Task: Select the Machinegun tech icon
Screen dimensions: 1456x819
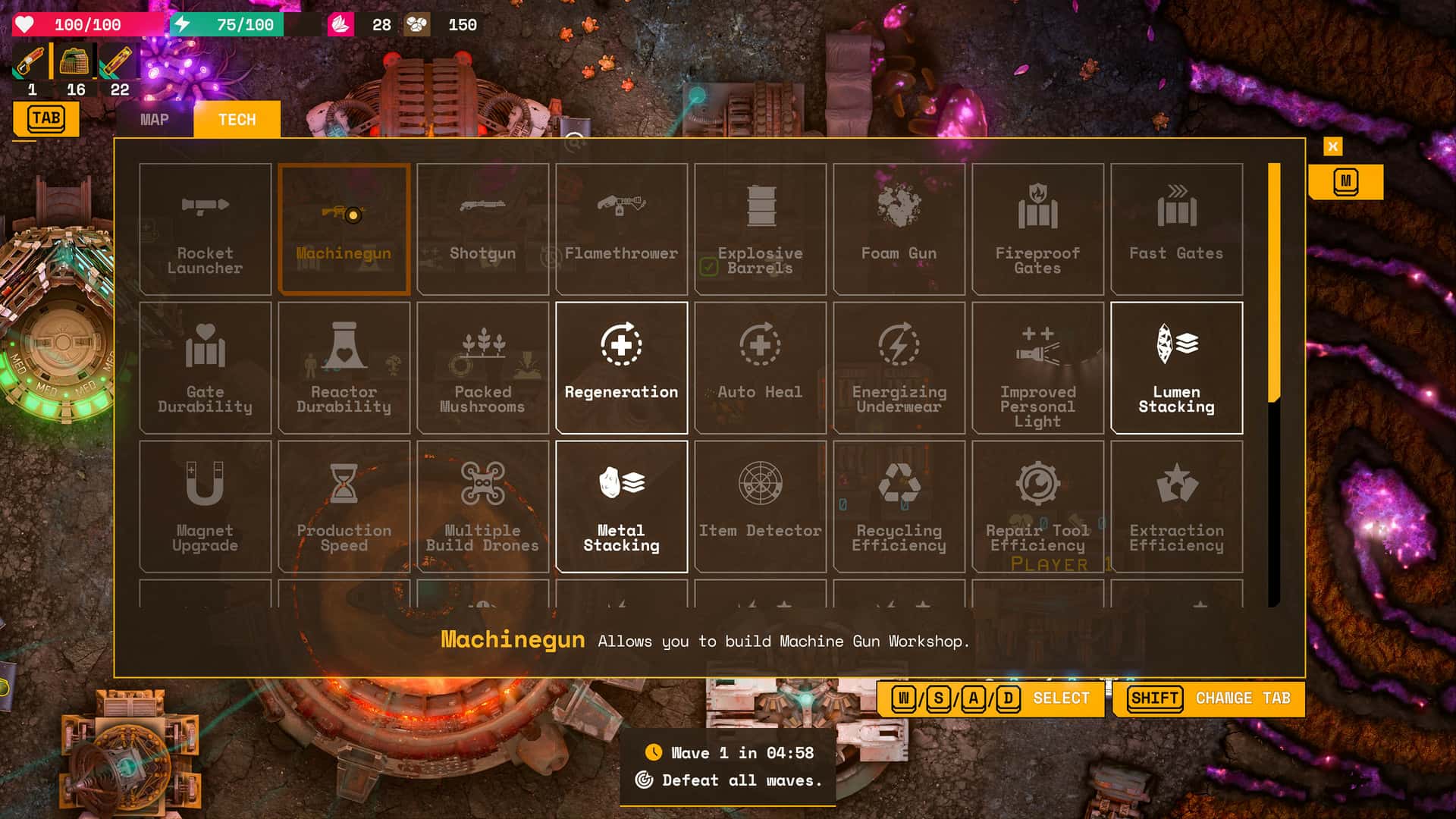Action: click(344, 227)
